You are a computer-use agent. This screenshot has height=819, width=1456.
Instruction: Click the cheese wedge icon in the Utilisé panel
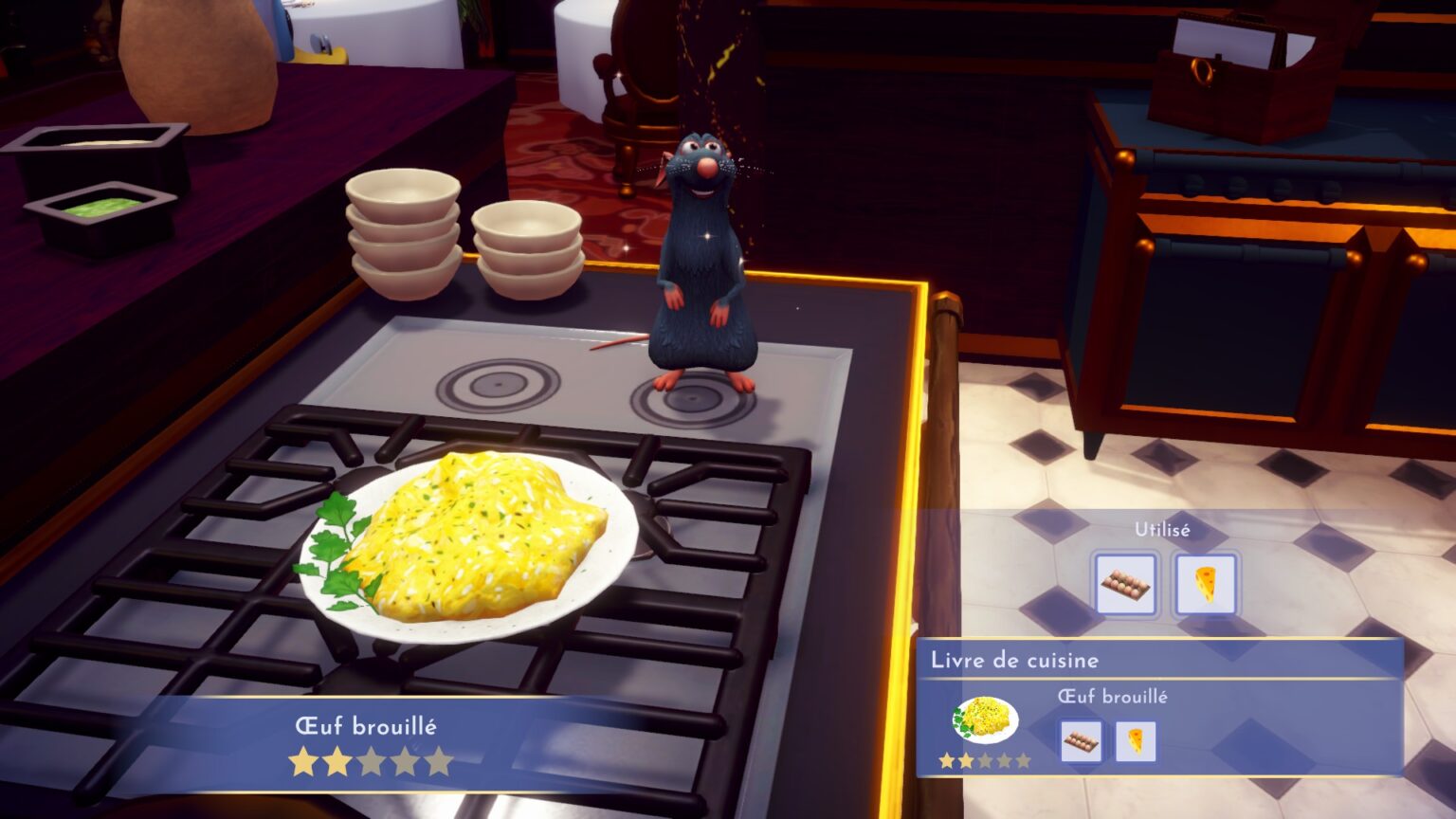coord(1206,585)
